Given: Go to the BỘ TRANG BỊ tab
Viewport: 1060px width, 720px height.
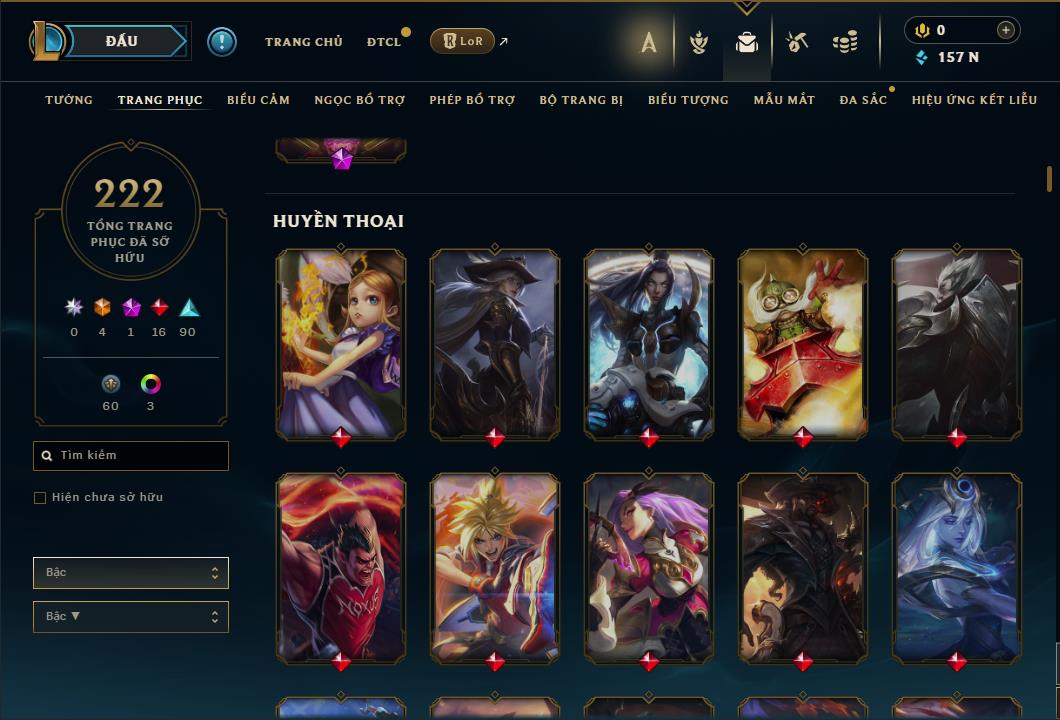Looking at the screenshot, I should 581,100.
